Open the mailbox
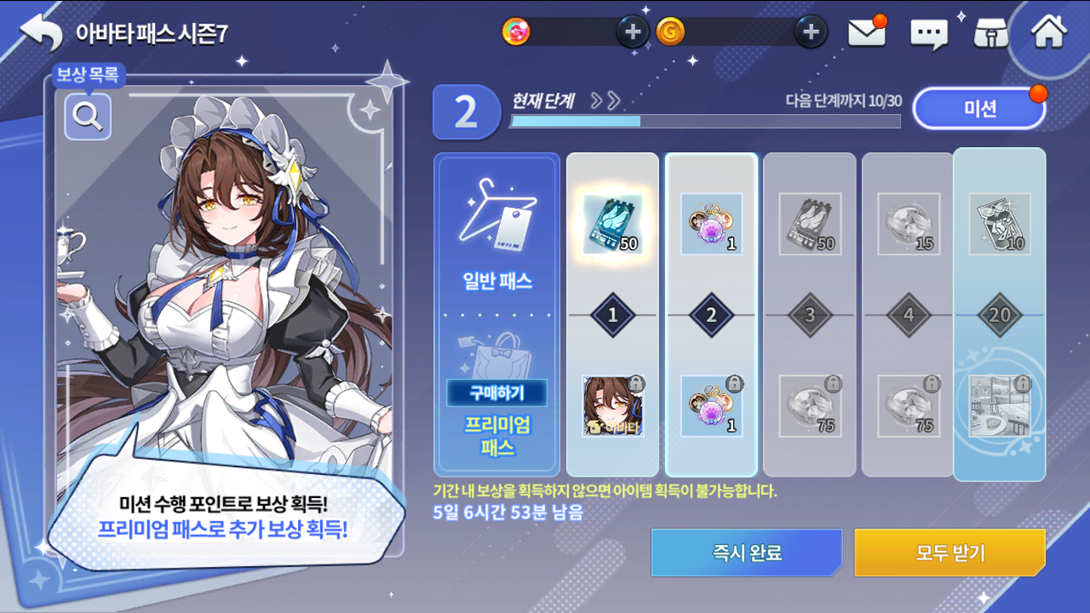 coord(867,33)
